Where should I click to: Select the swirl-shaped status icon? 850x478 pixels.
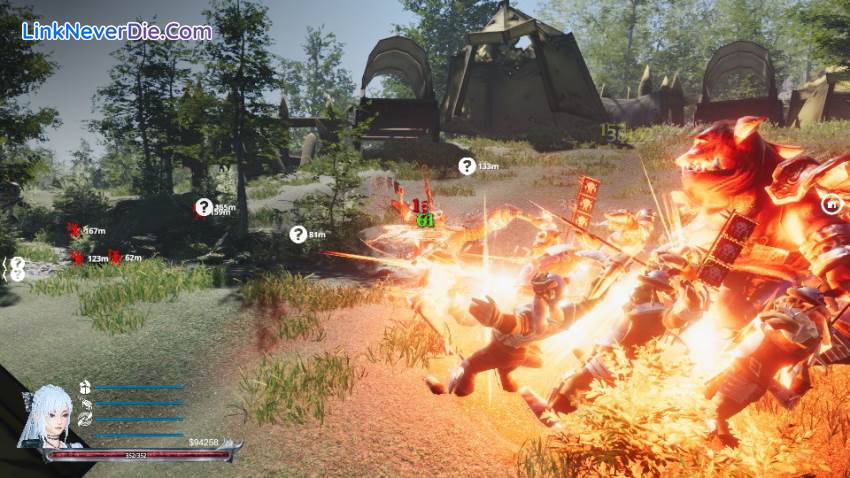tap(85, 419)
